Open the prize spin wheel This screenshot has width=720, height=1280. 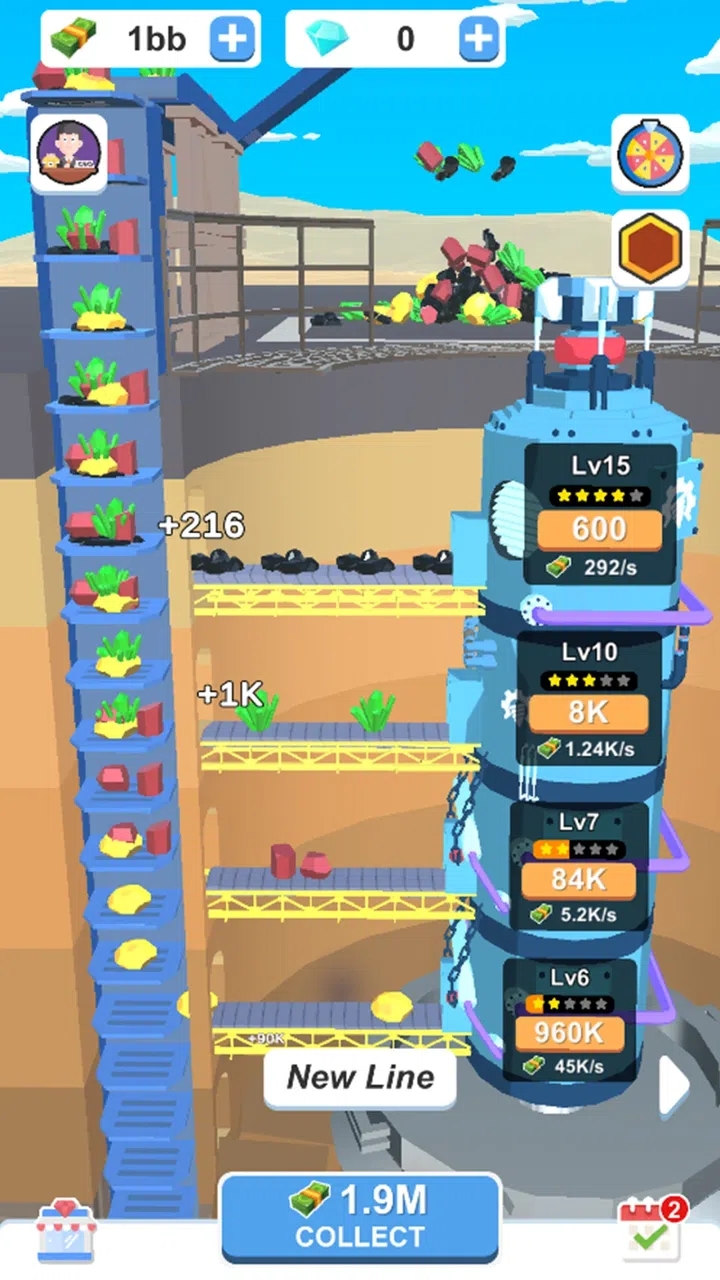650,153
